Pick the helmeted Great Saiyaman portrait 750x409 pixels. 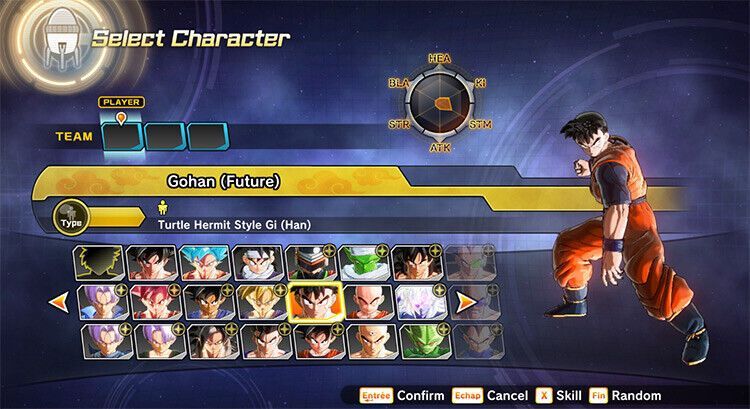click(x=311, y=262)
